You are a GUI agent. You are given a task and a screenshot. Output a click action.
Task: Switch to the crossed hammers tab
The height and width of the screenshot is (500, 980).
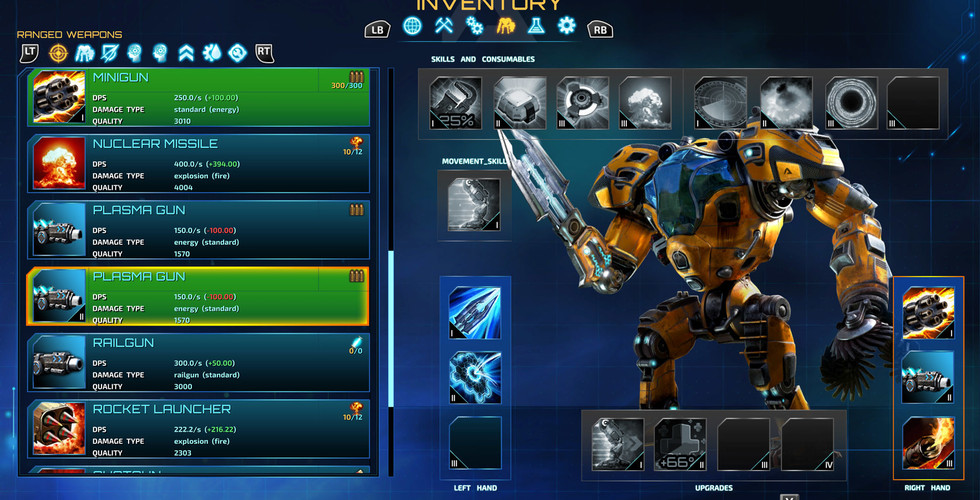tap(443, 26)
